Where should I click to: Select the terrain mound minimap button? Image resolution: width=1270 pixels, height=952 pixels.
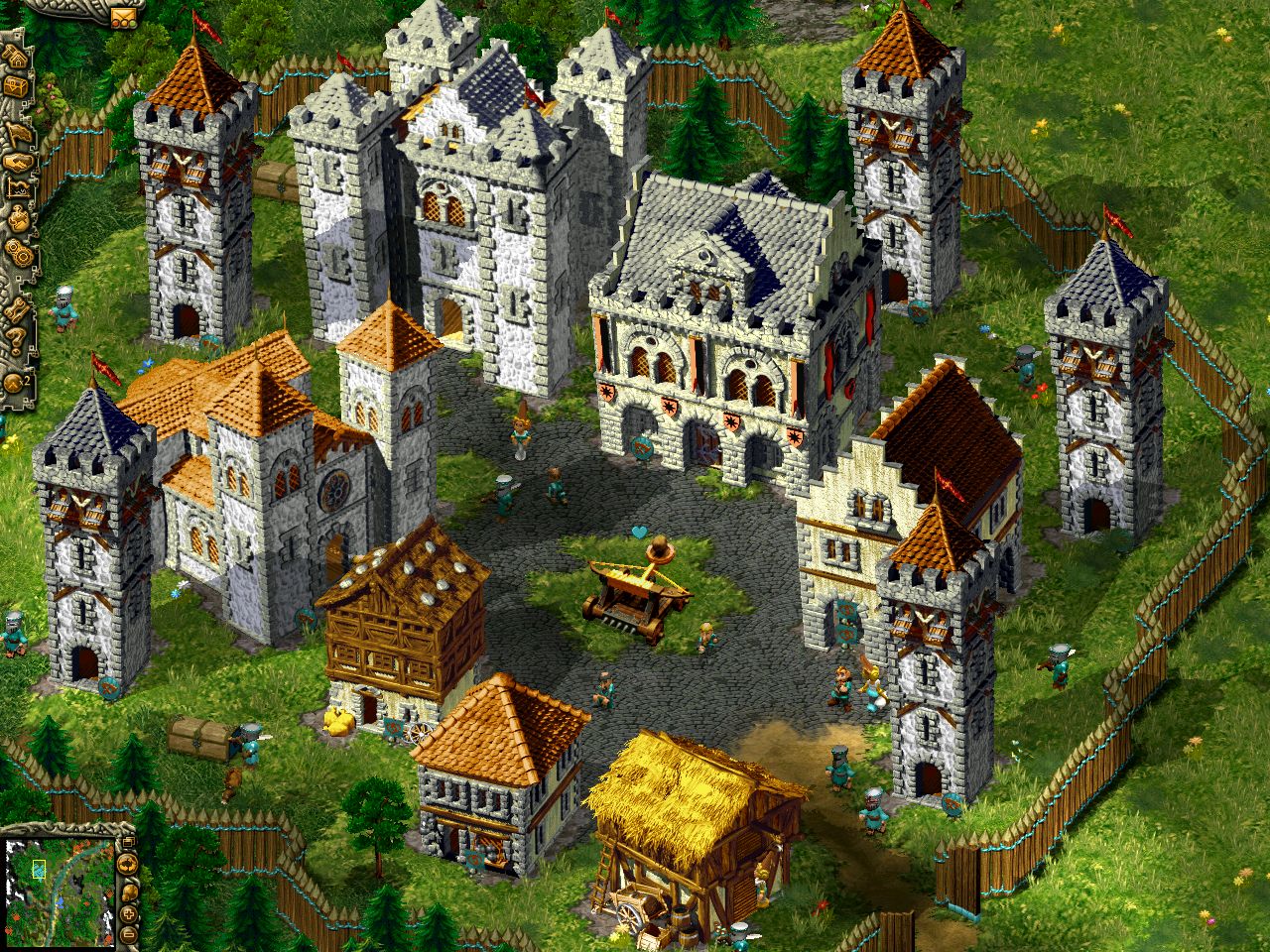pyautogui.click(x=129, y=892)
